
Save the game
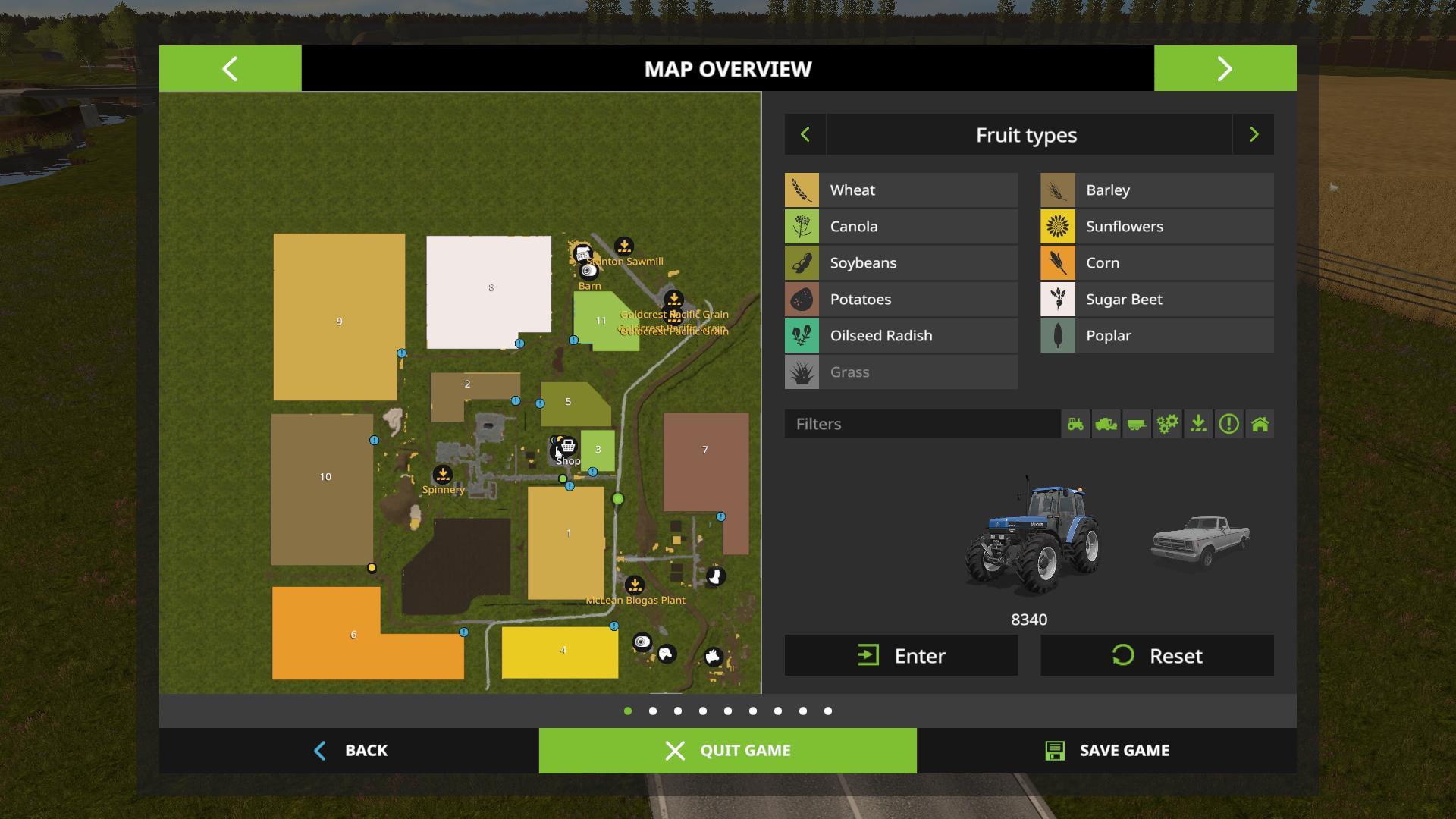pyautogui.click(x=1106, y=751)
